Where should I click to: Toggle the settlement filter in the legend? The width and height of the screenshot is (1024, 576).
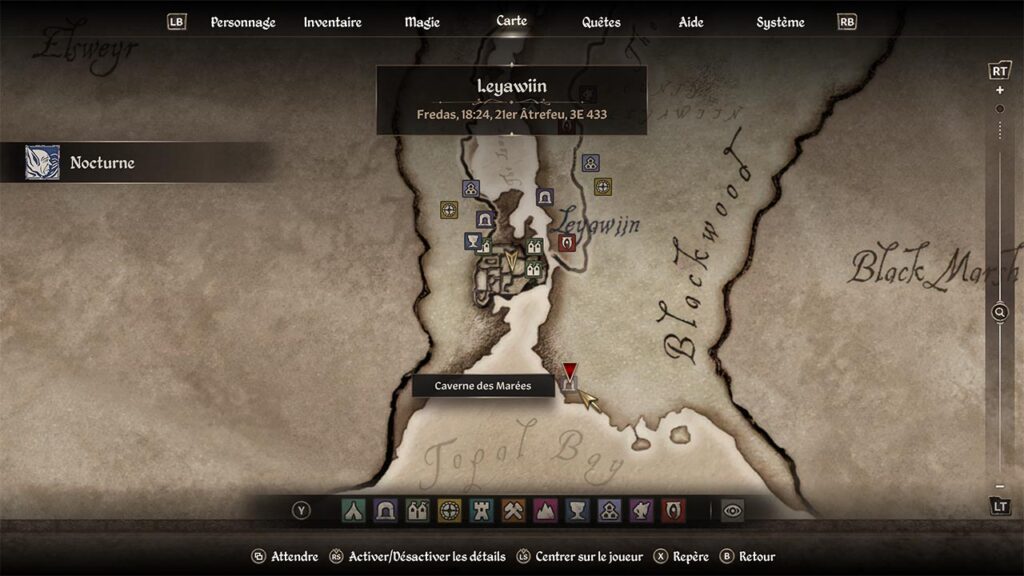(417, 511)
